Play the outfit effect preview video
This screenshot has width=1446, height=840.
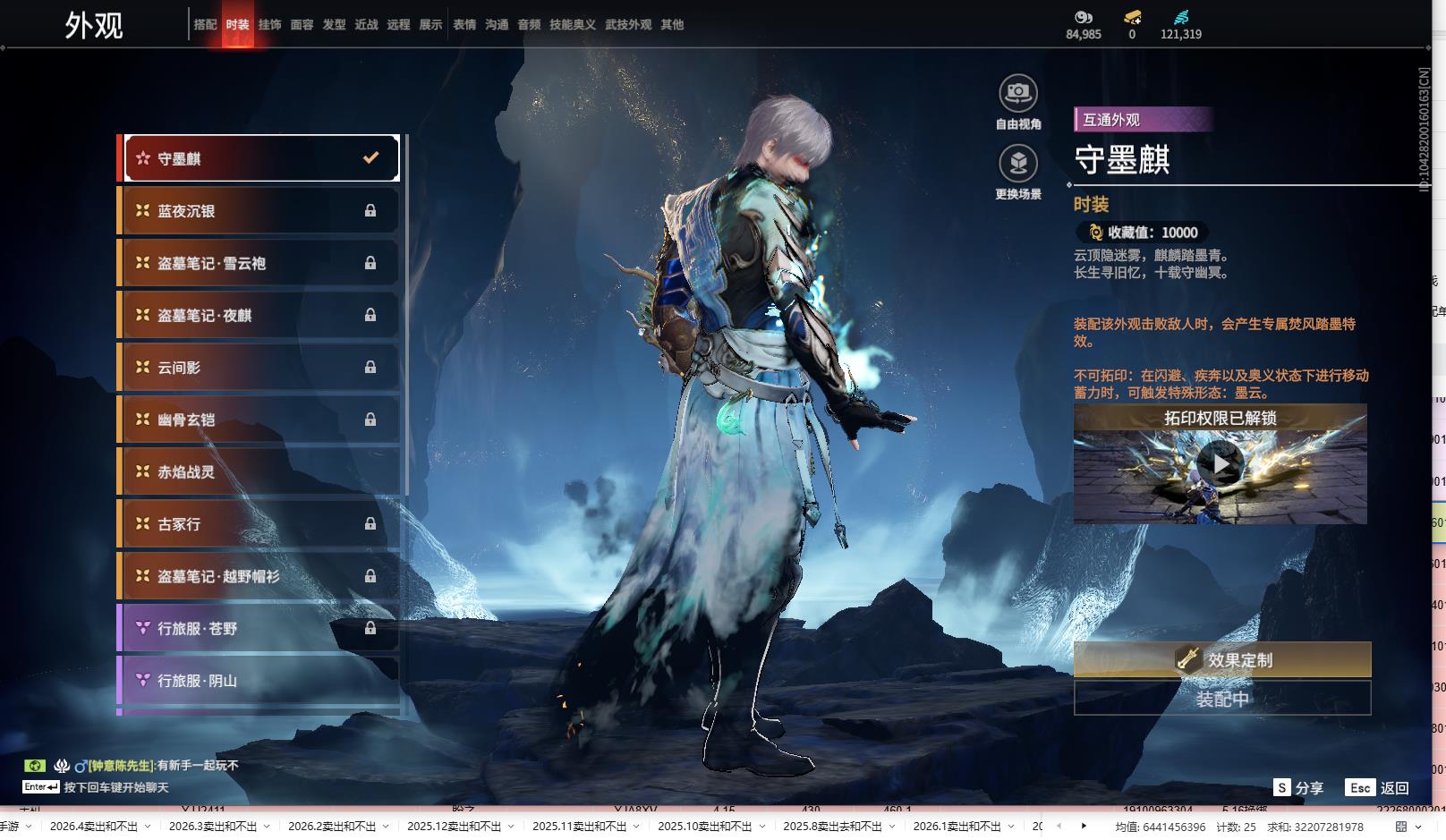(x=1220, y=465)
